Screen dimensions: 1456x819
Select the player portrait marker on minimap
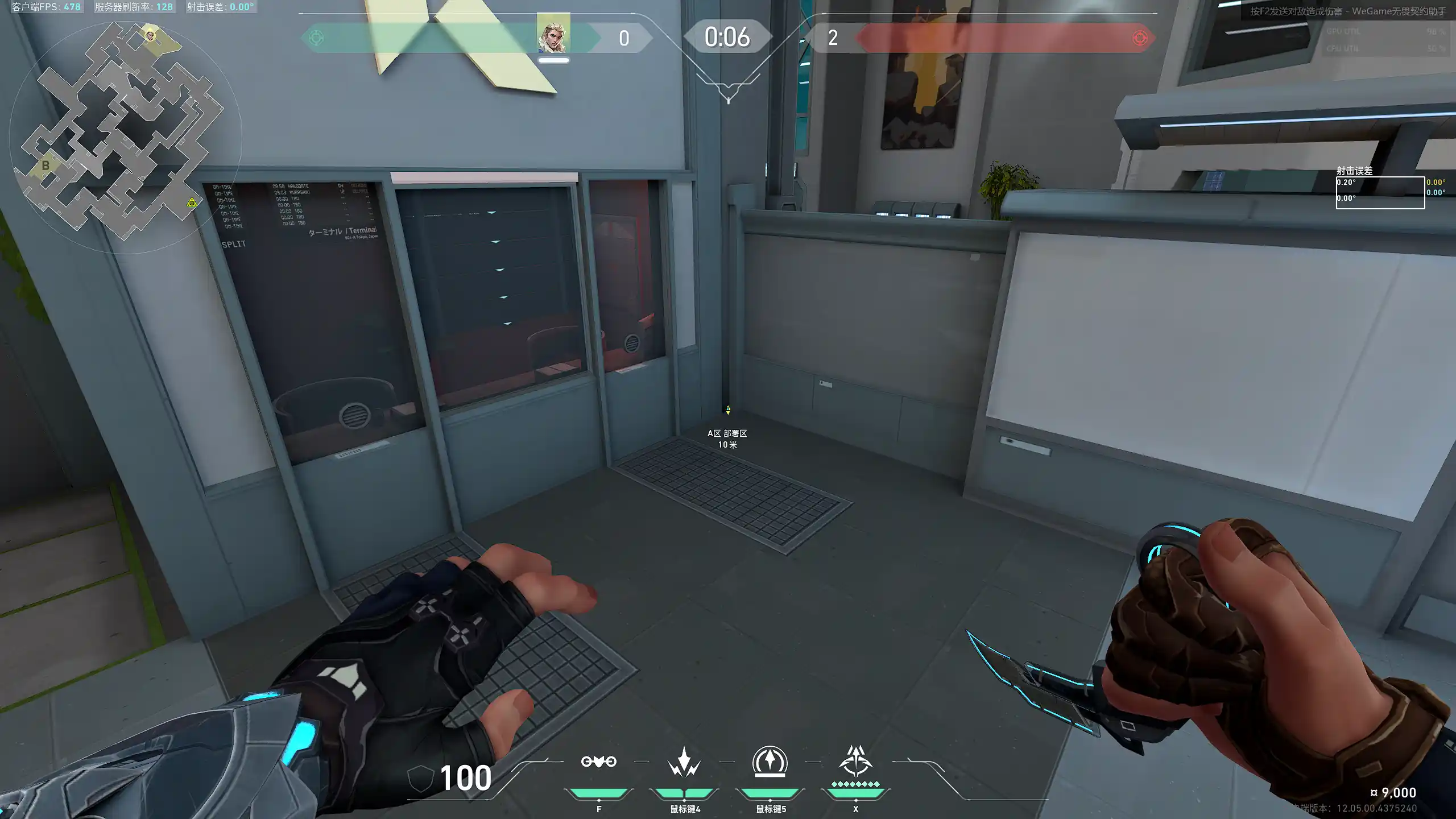click(x=150, y=36)
